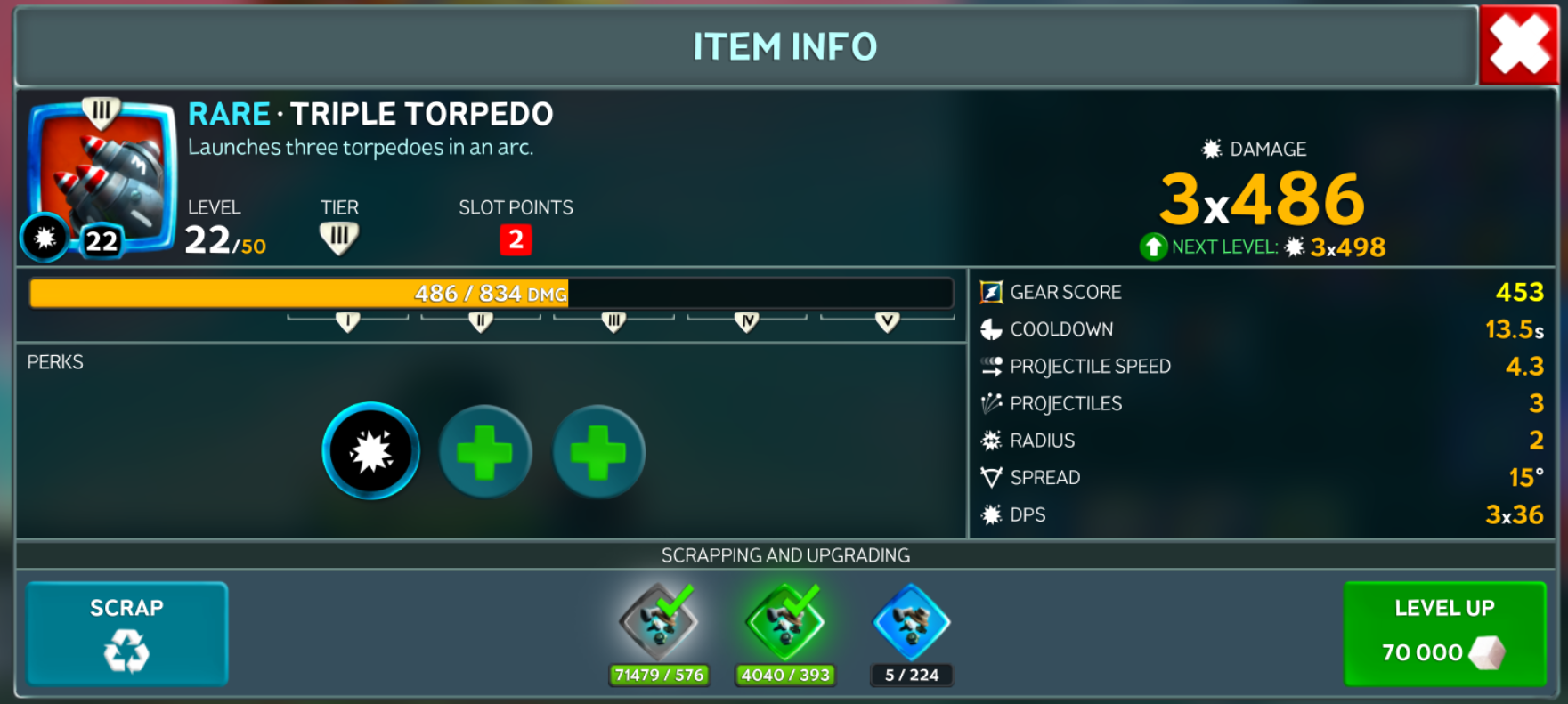Scrap the Triple Torpedo item
This screenshot has width=1568, height=704.
point(126,633)
